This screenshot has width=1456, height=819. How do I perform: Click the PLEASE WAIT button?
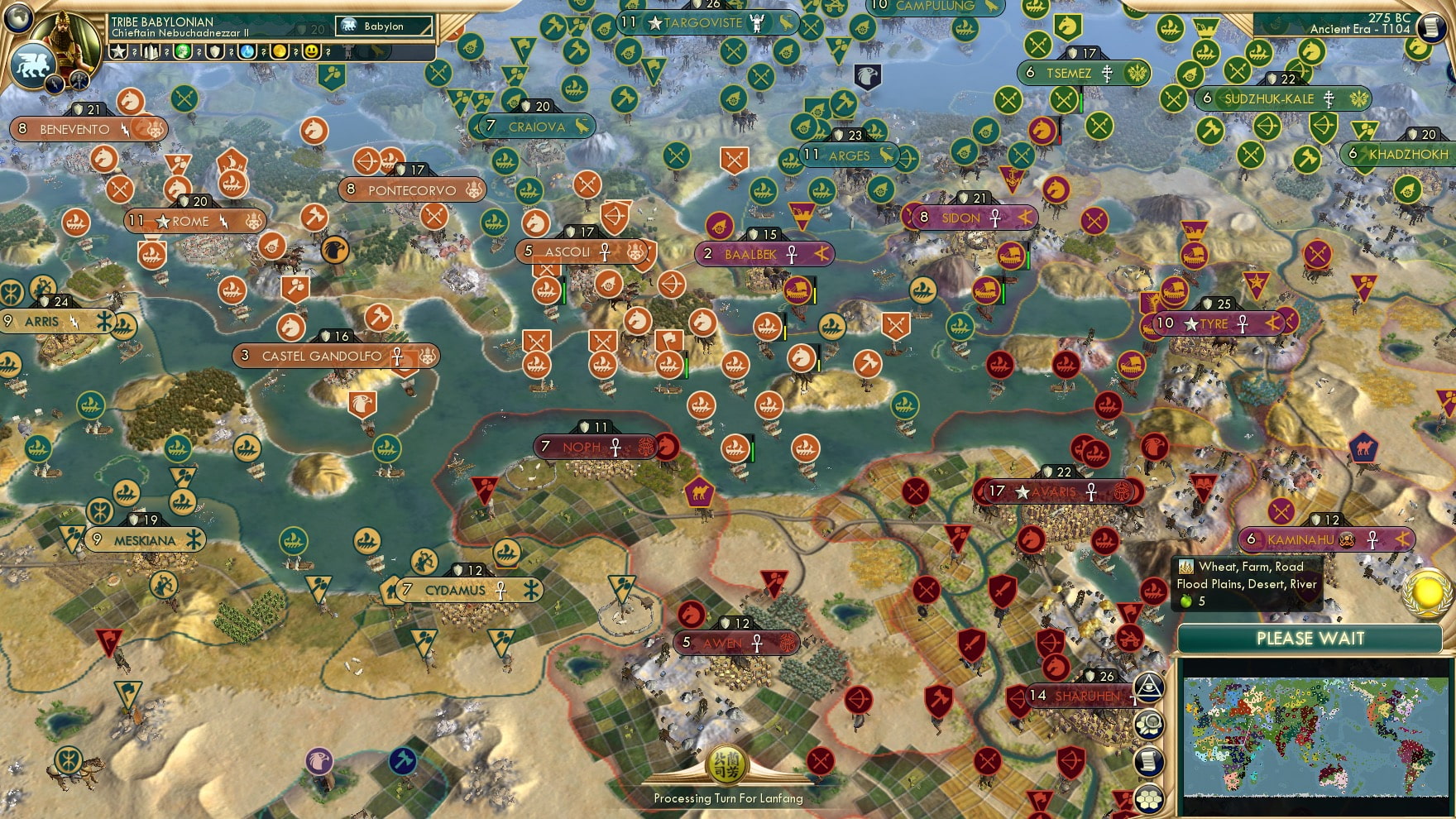1310,639
